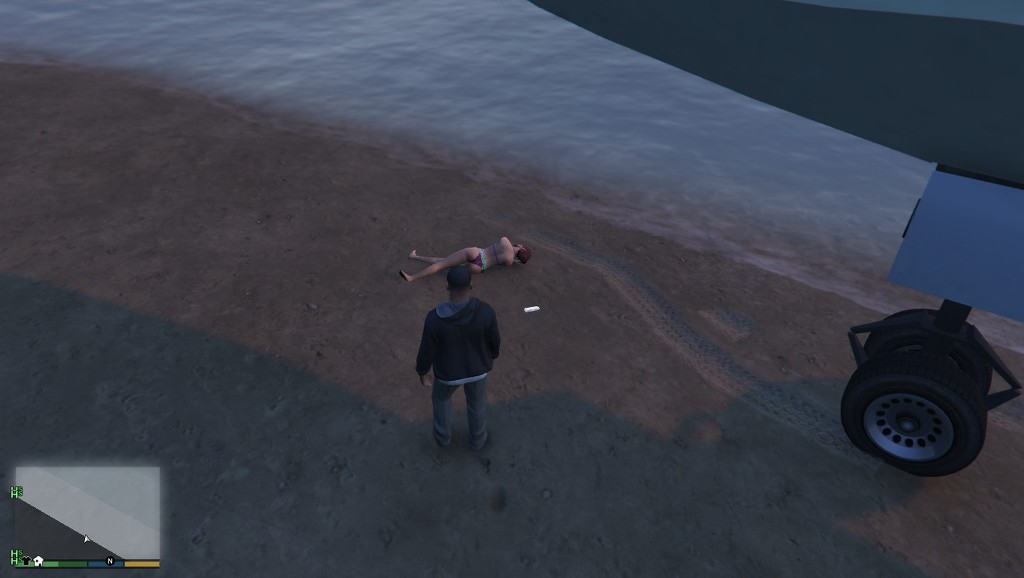
Task: Click the white player arrow on minimap
Action: pyautogui.click(x=86, y=539)
